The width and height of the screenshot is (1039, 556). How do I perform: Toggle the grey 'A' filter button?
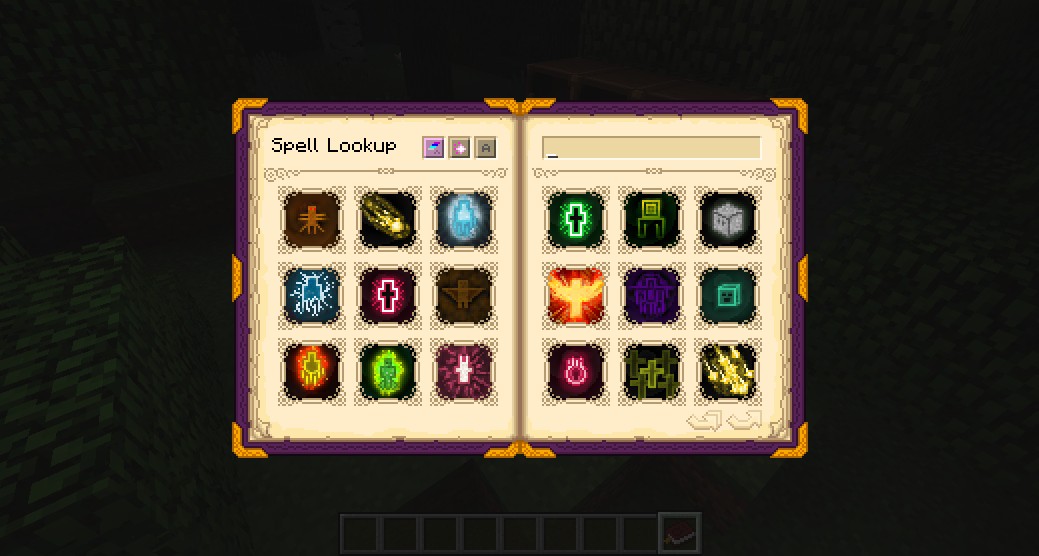click(x=485, y=148)
